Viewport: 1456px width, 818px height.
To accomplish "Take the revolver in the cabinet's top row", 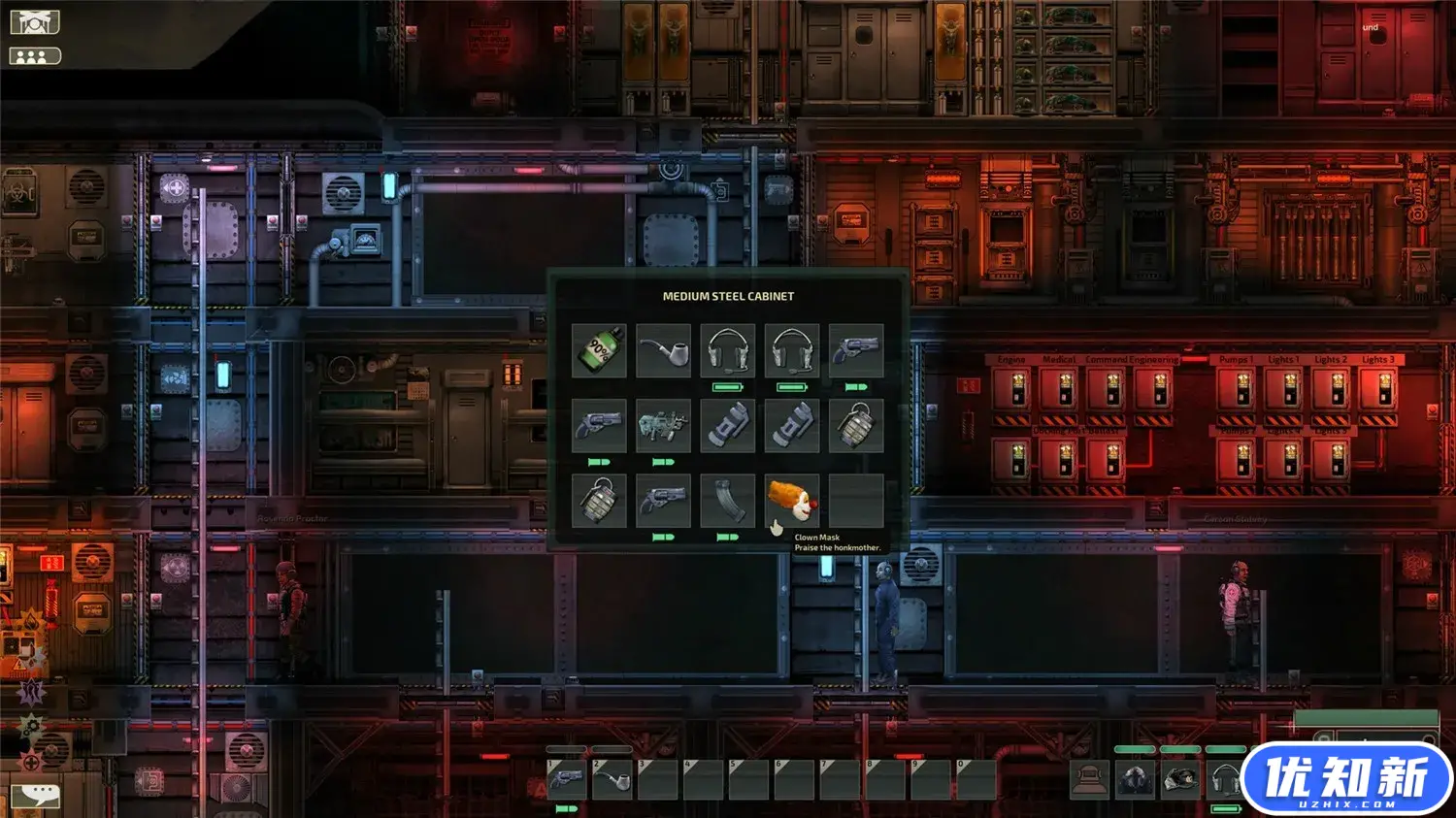I will tap(856, 350).
